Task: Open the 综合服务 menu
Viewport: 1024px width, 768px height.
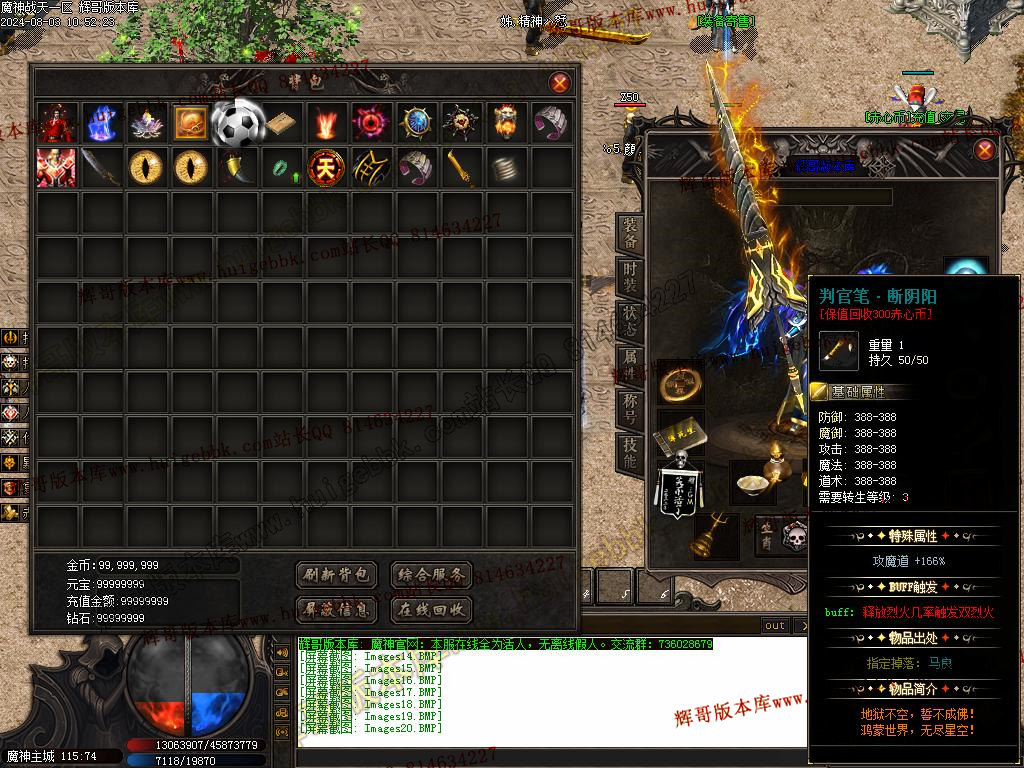Action: tap(430, 575)
